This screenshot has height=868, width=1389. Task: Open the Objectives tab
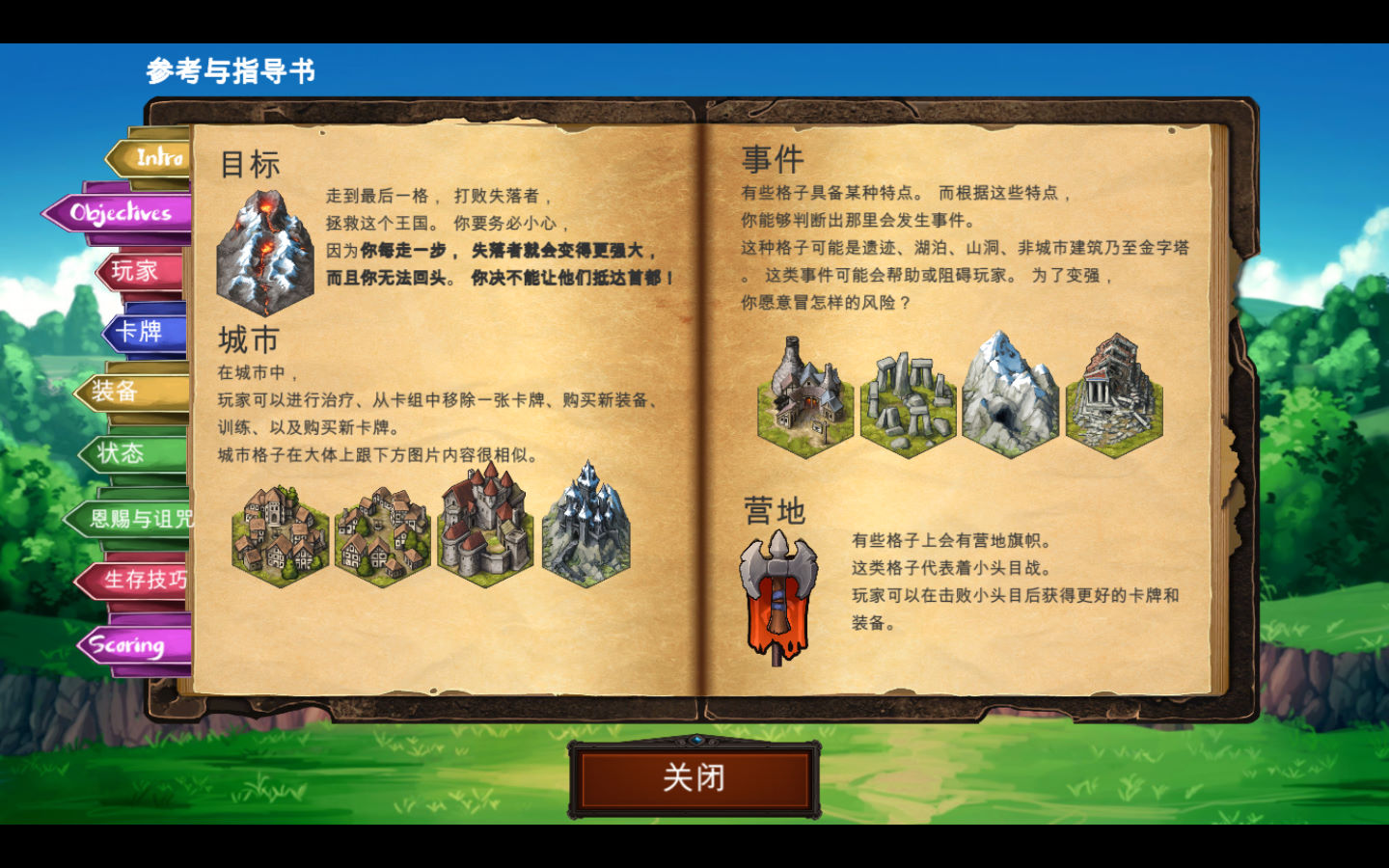(x=119, y=211)
